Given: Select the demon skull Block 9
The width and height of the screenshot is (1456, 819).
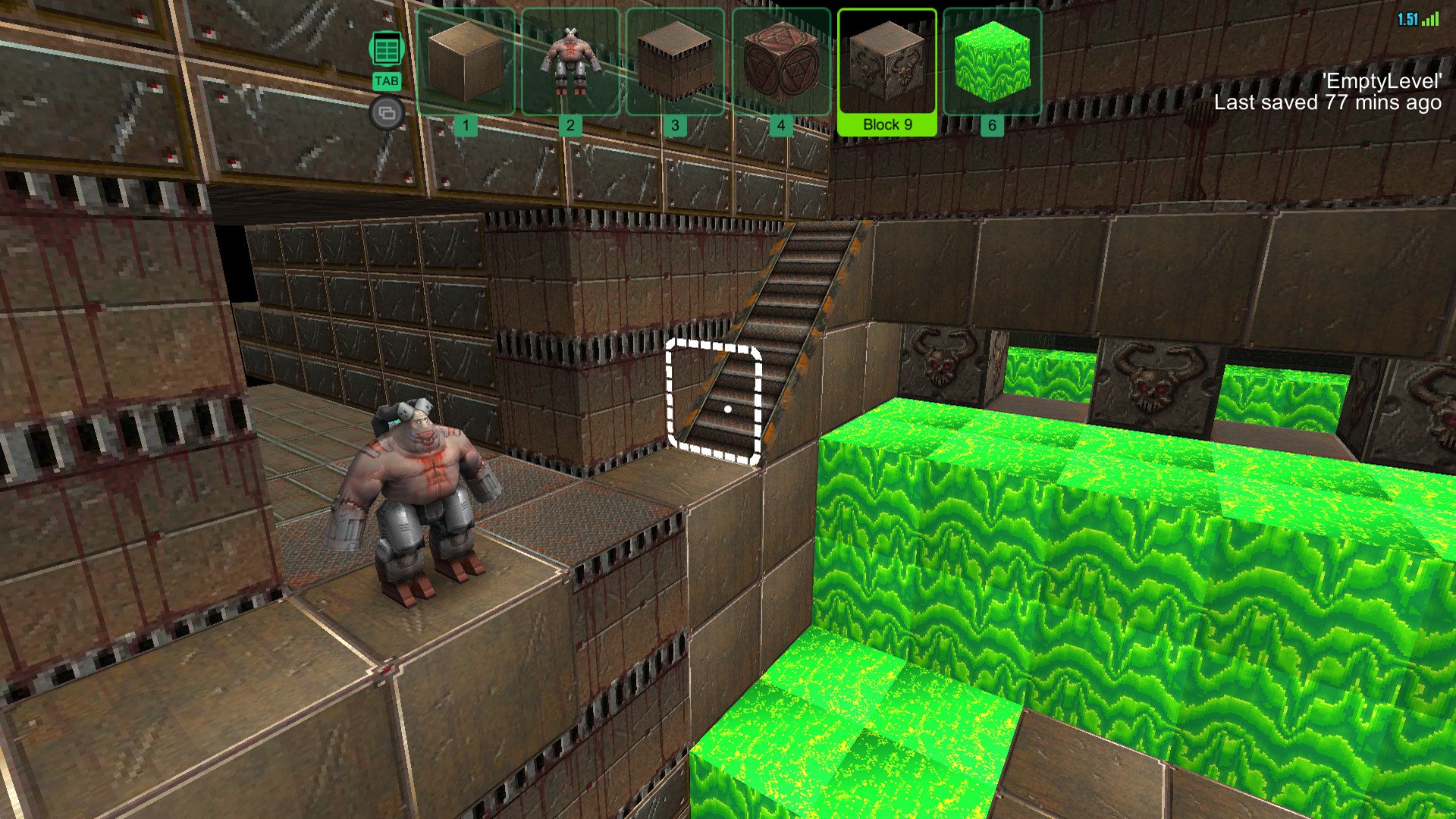Looking at the screenshot, I should tap(886, 63).
